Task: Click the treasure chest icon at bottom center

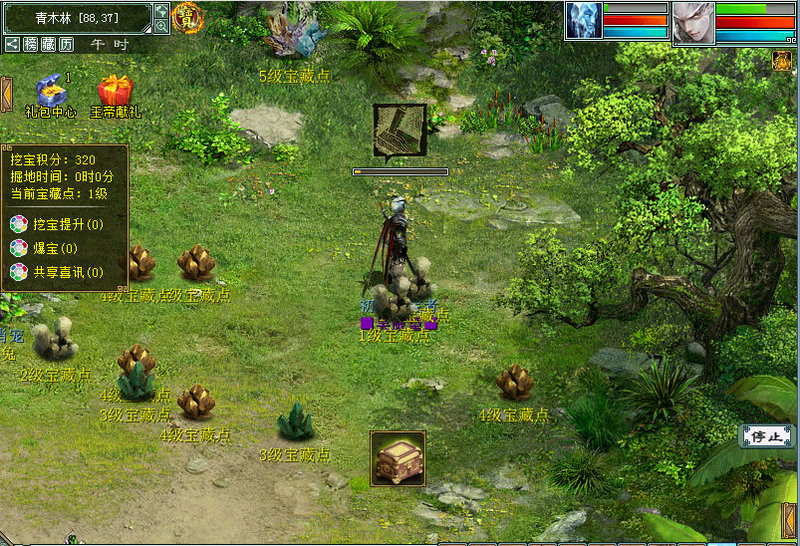Action: pyautogui.click(x=398, y=459)
